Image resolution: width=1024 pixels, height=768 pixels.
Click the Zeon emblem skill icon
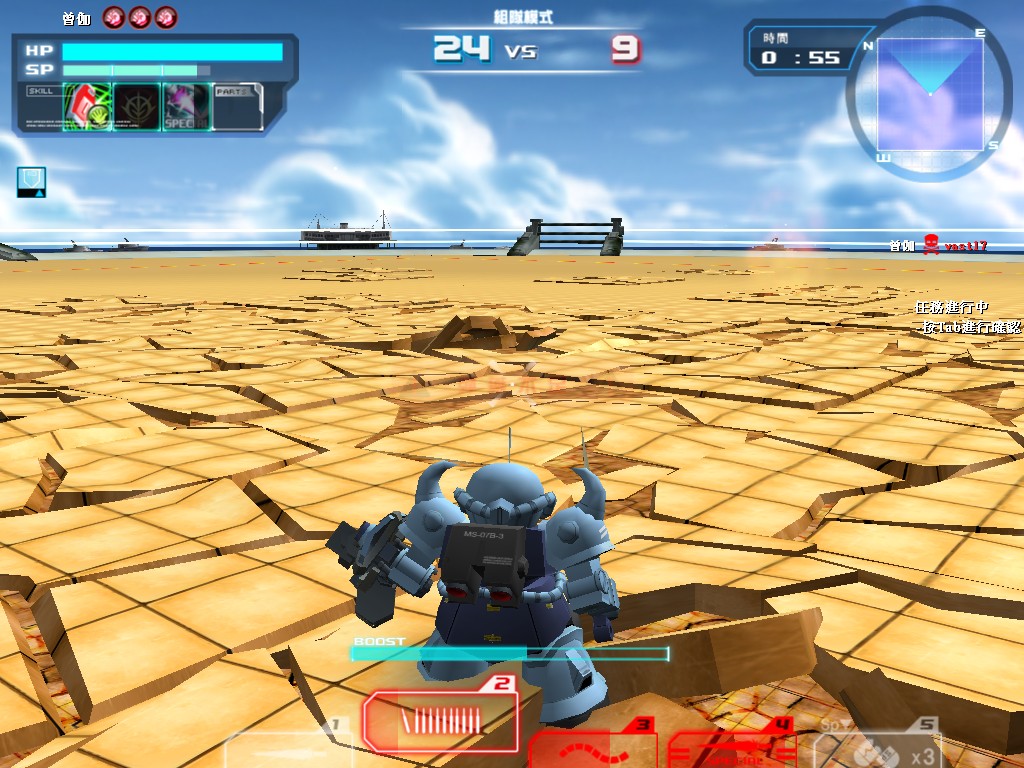click(137, 106)
